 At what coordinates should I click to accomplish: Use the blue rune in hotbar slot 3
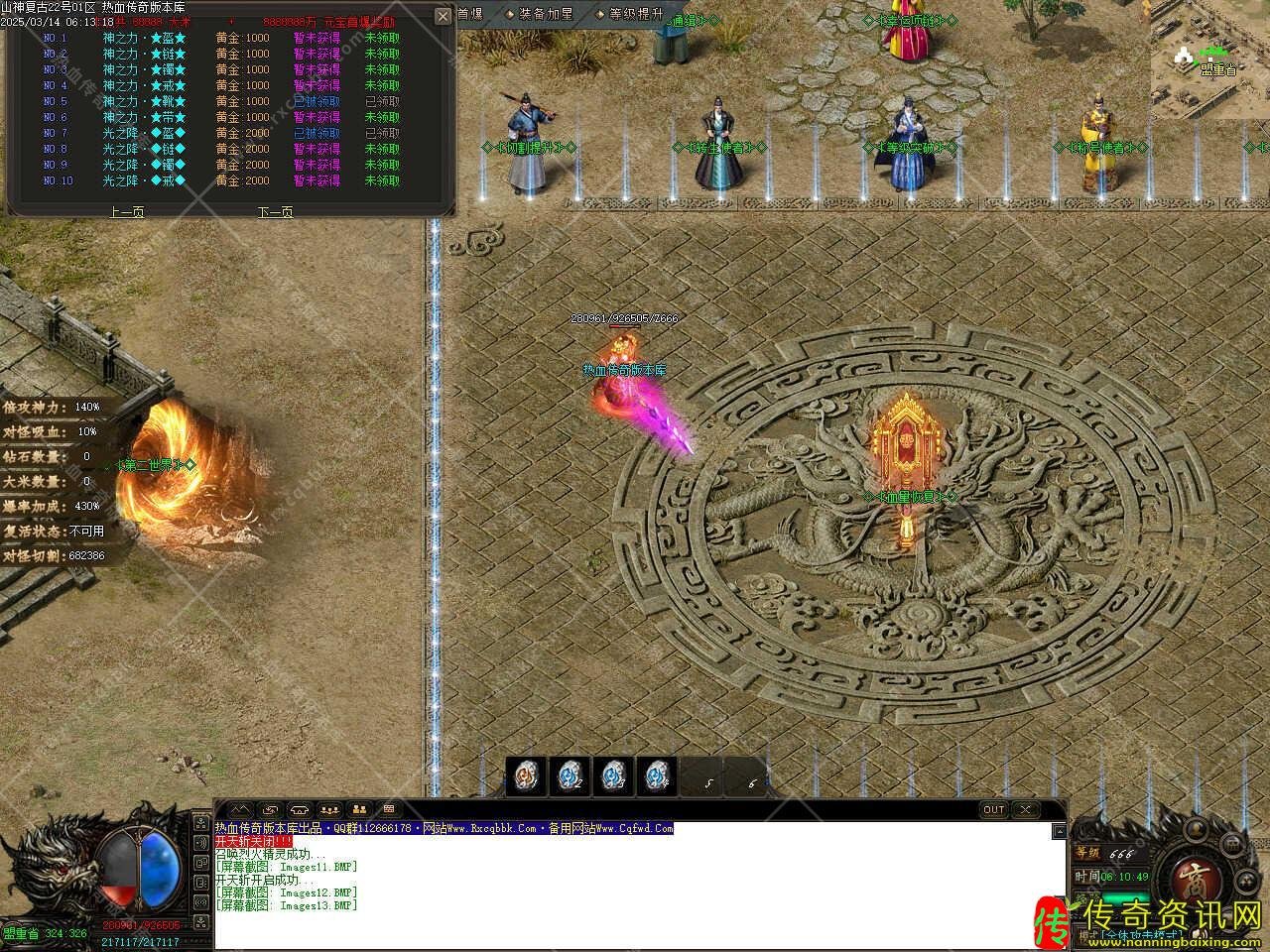(x=613, y=774)
